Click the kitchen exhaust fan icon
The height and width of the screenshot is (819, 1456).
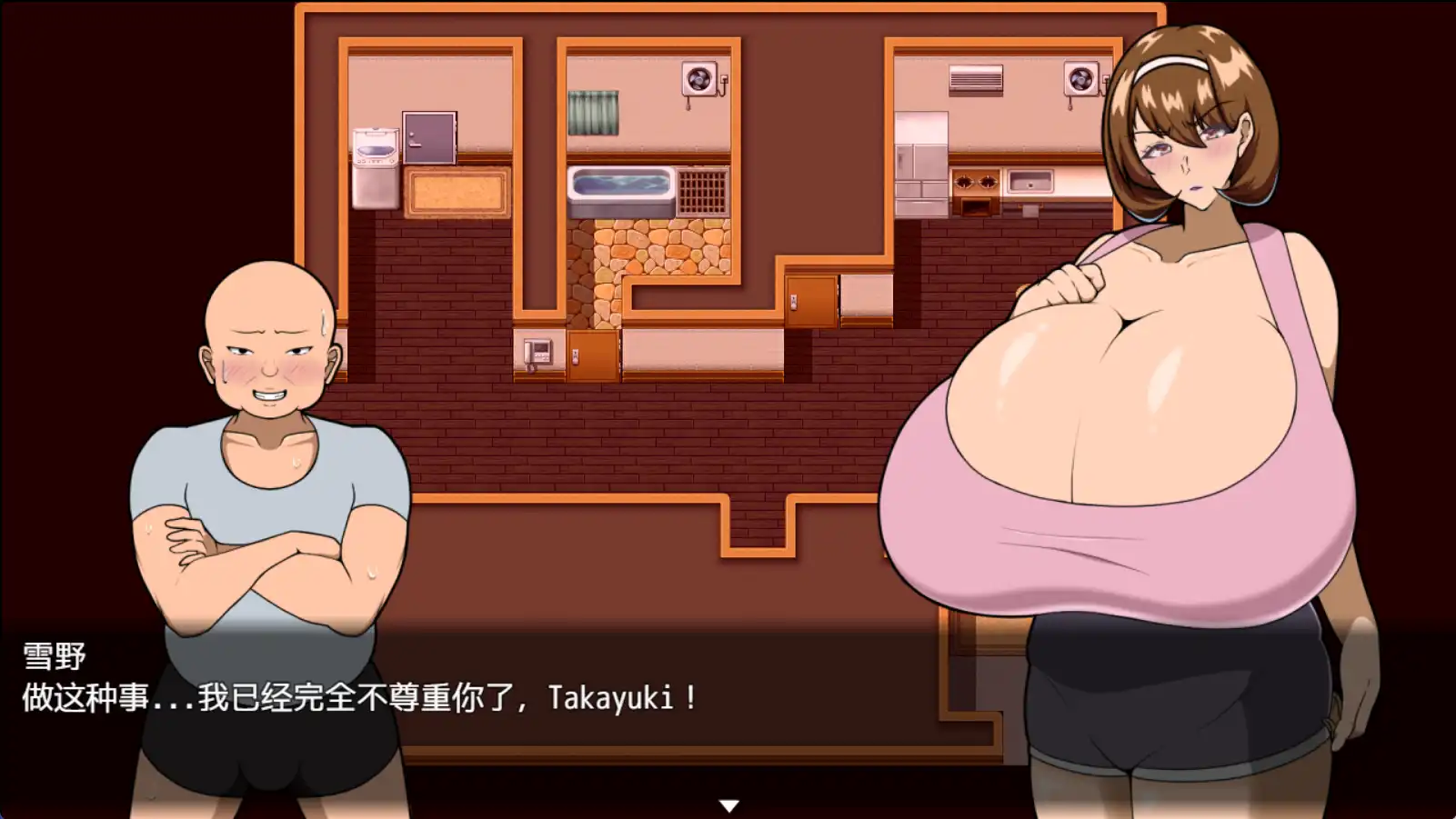pos(1082,80)
